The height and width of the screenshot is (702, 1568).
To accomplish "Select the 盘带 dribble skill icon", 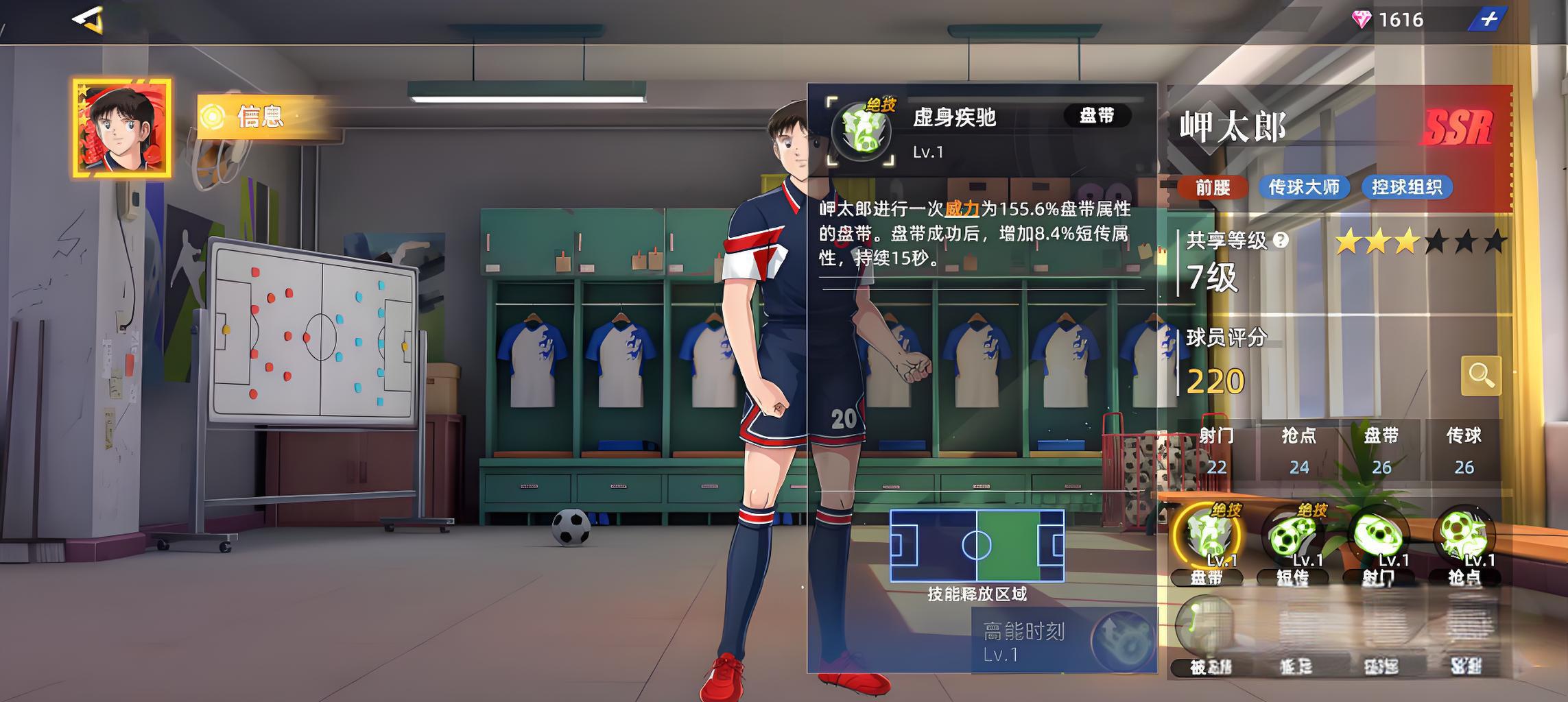I will click(x=1207, y=537).
